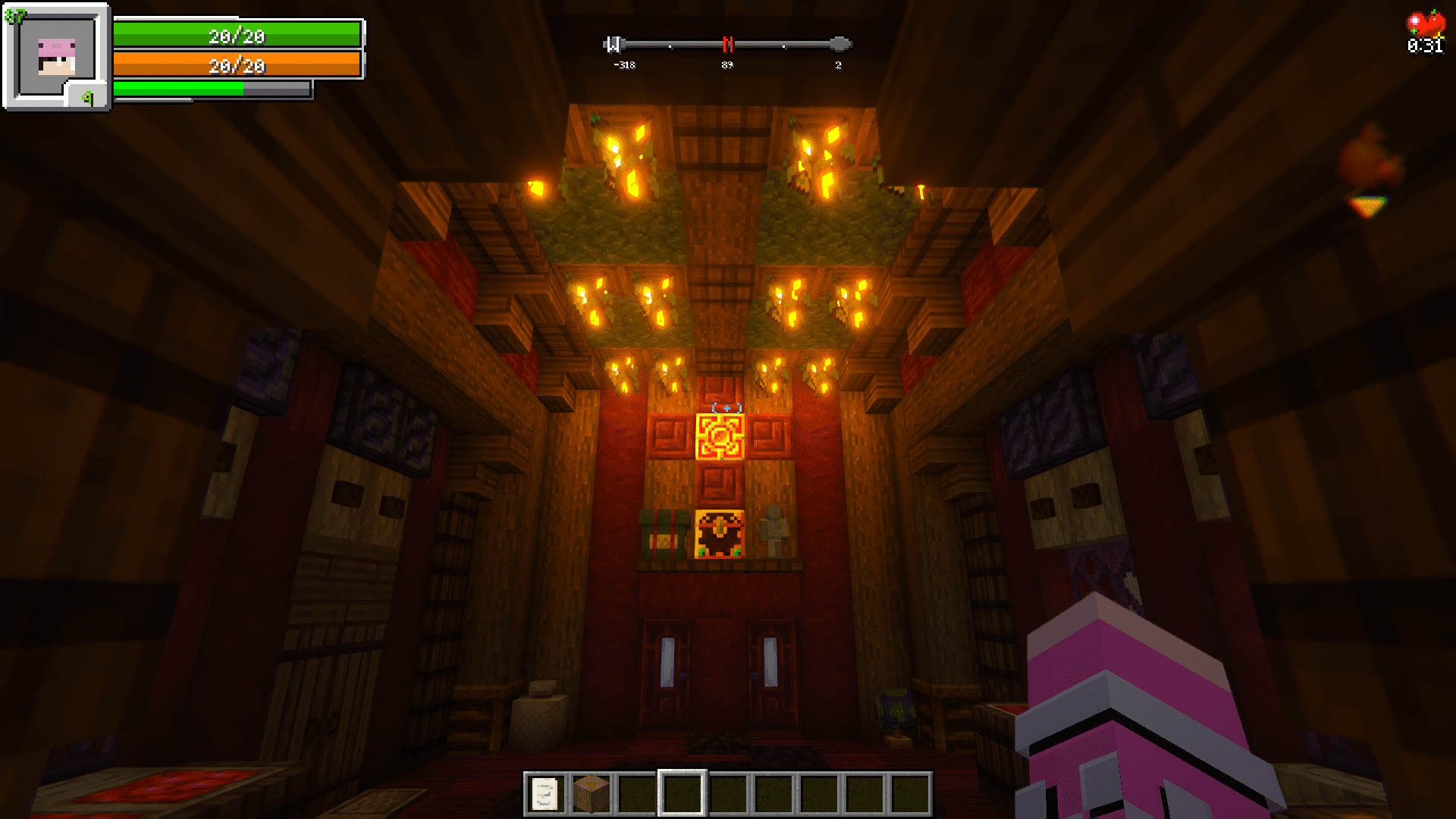This screenshot has height=819, width=1456.
Task: Click the orange 20/20 hunger bar
Action: click(x=235, y=67)
